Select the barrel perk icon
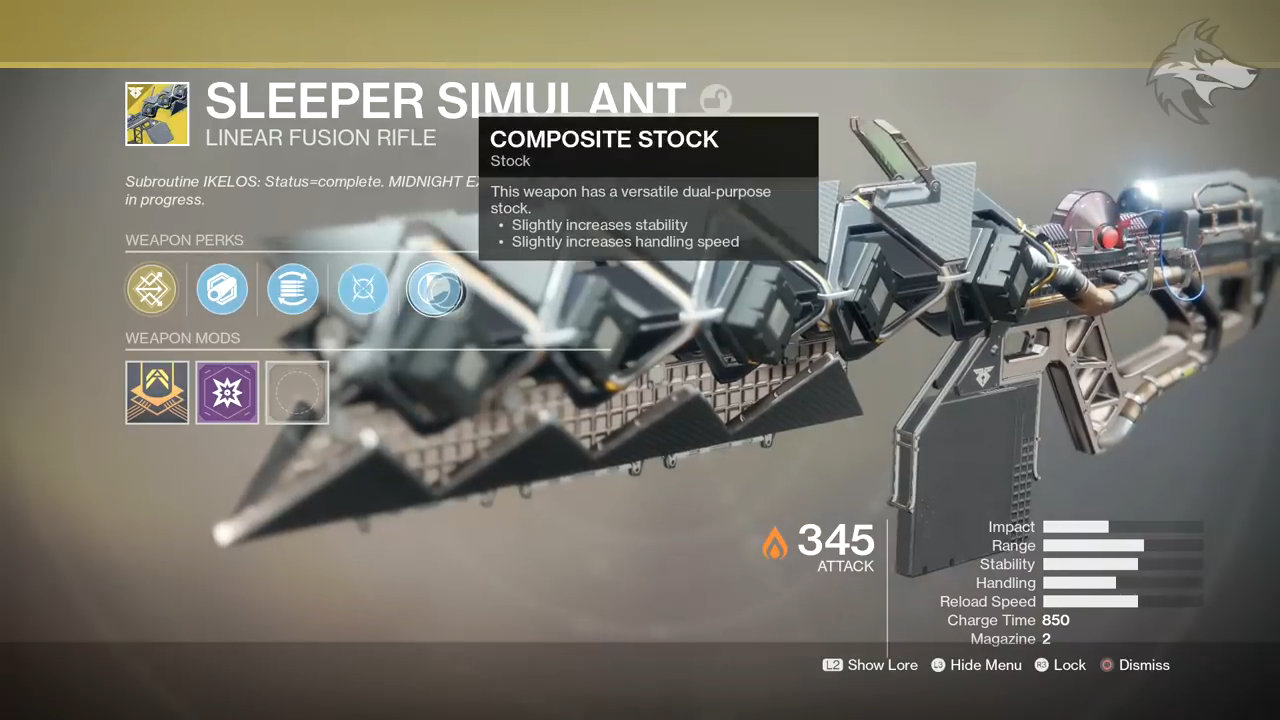The image size is (1280, 720). coord(222,290)
